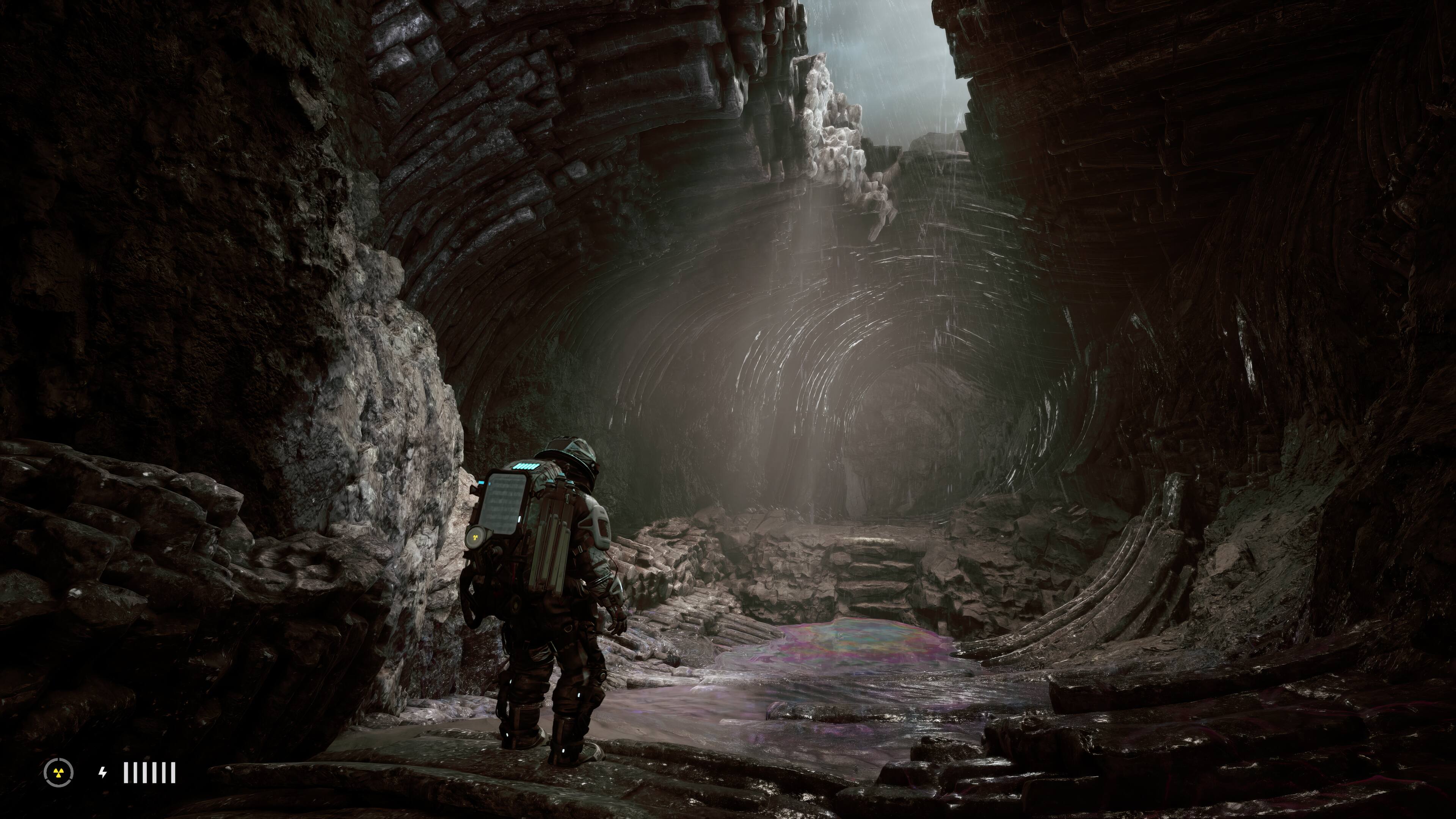Select the lightning bolt stamina icon
1456x819 pixels.
pos(102,772)
